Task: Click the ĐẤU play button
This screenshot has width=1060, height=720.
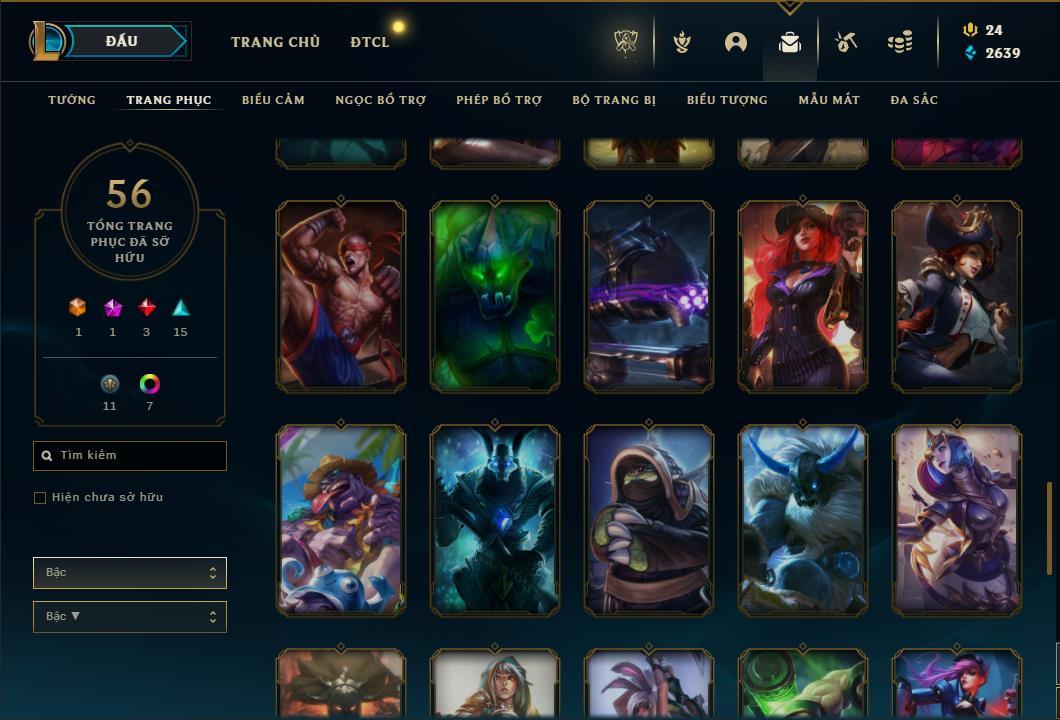Action: pyautogui.click(x=122, y=41)
